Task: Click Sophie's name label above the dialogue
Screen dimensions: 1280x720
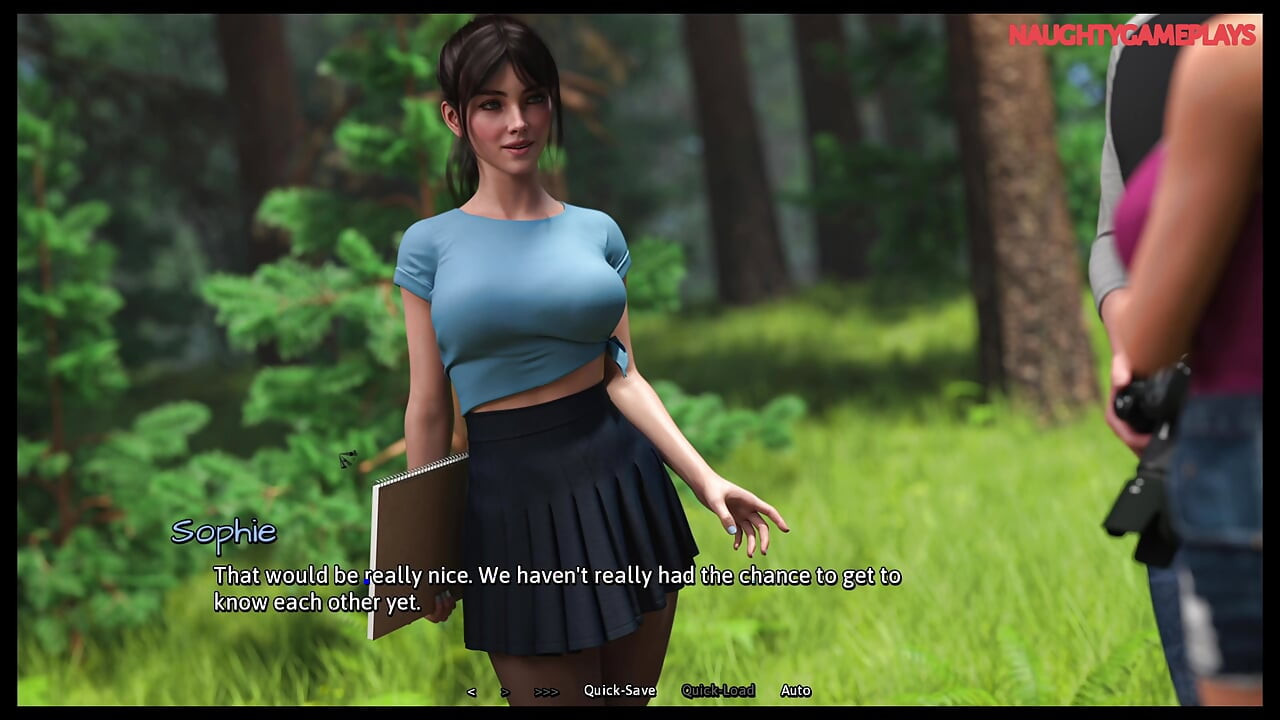Action: (225, 532)
